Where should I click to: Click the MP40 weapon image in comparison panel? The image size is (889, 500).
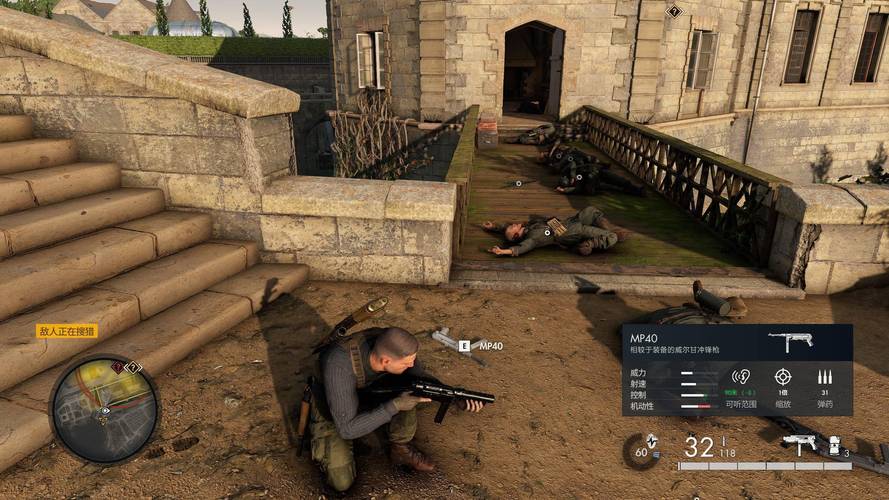tap(790, 341)
